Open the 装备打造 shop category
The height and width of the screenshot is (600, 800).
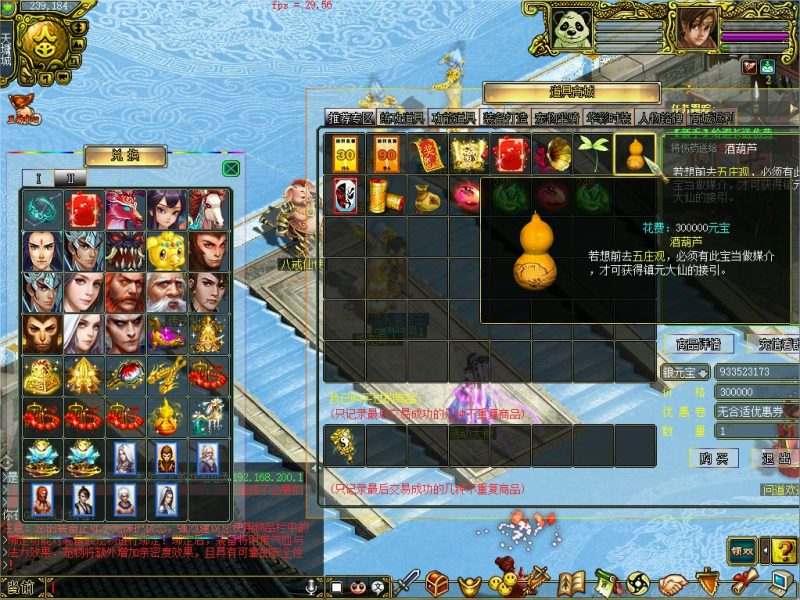[x=505, y=118]
